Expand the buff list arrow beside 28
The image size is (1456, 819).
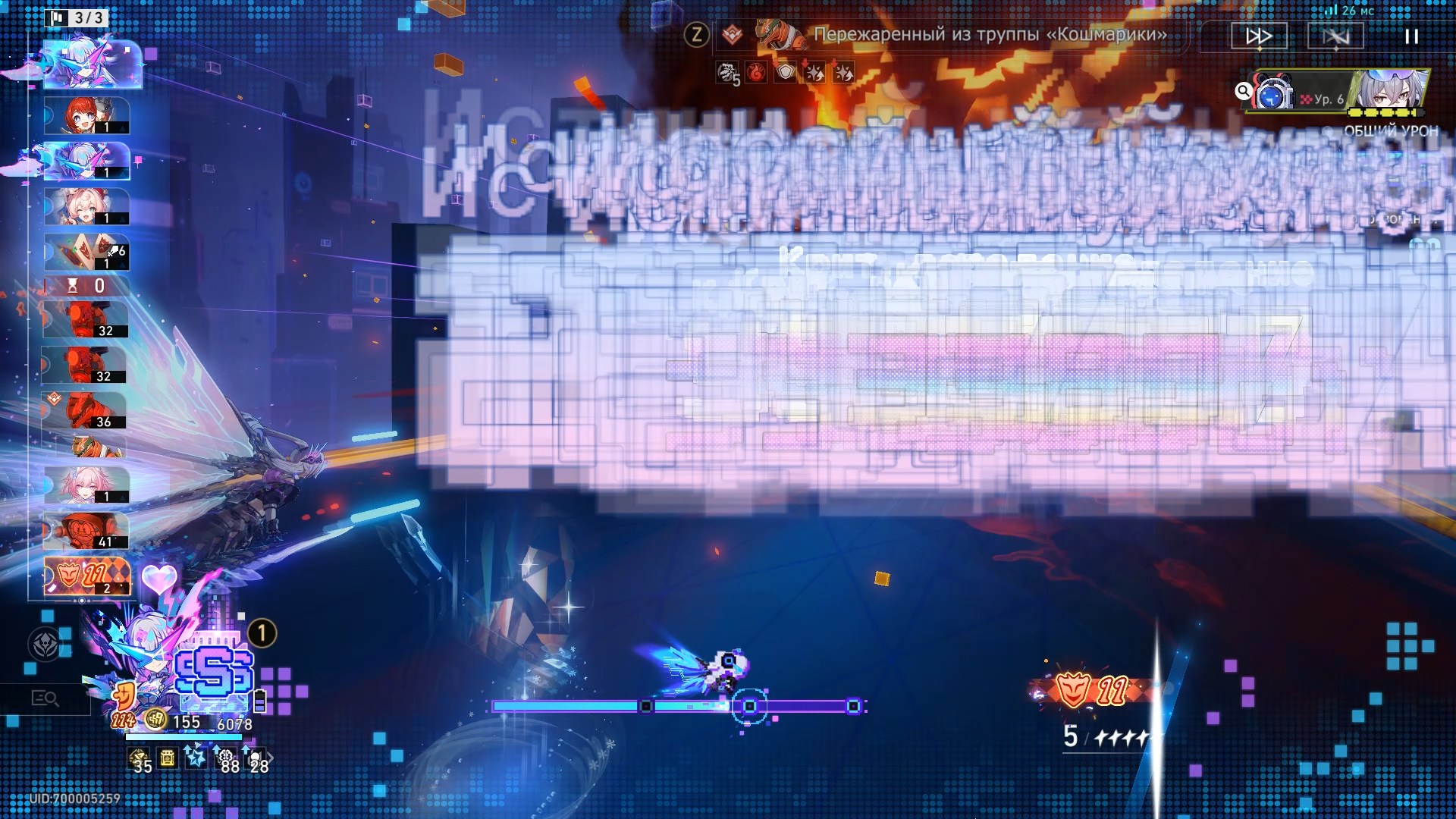[x=271, y=758]
